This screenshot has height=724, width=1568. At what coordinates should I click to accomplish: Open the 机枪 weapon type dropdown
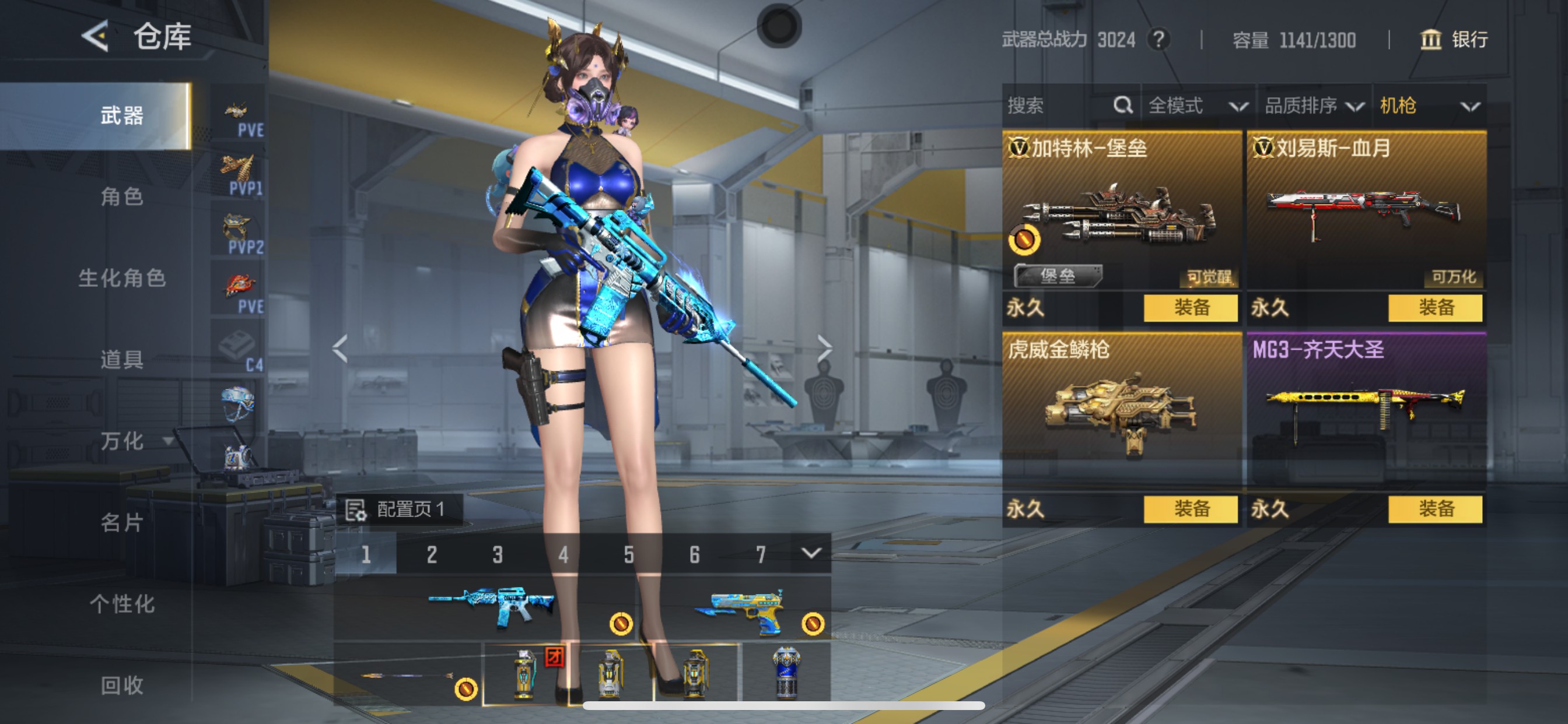[x=1428, y=106]
